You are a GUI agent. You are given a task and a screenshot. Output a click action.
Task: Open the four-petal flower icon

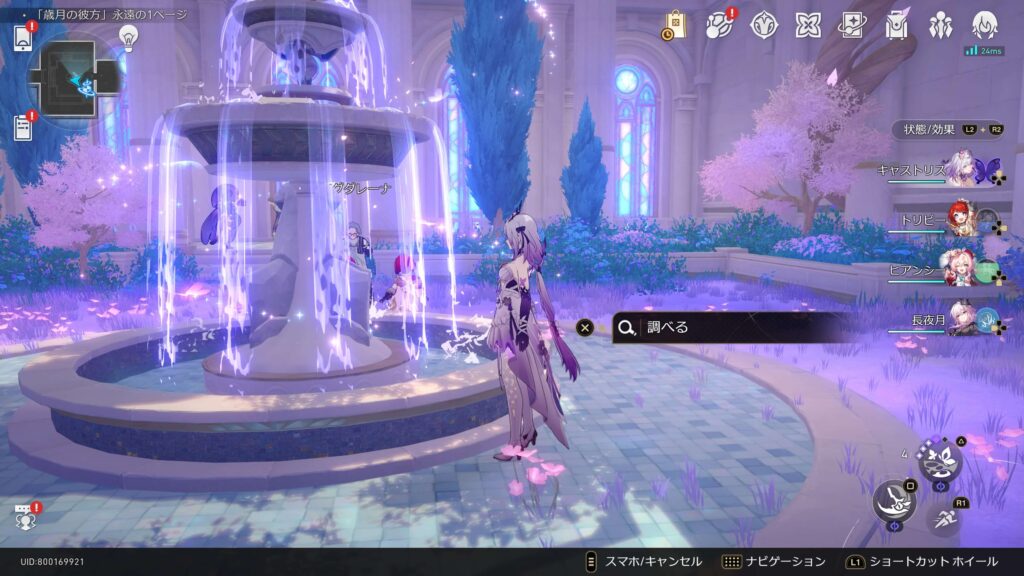click(807, 25)
